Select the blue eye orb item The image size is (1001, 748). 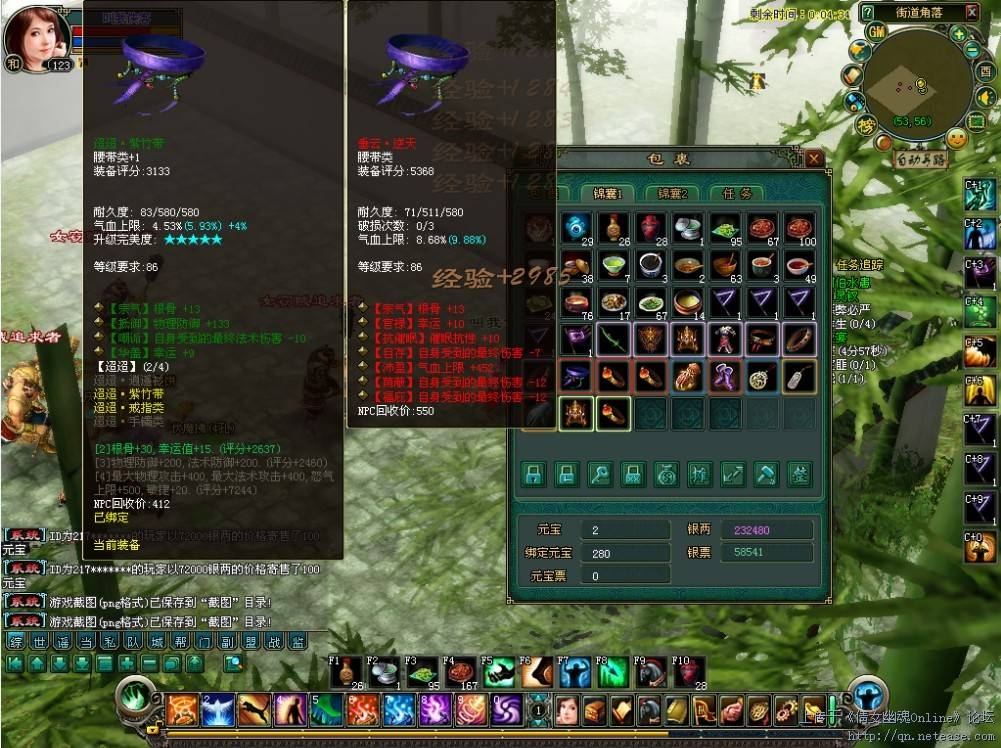576,228
